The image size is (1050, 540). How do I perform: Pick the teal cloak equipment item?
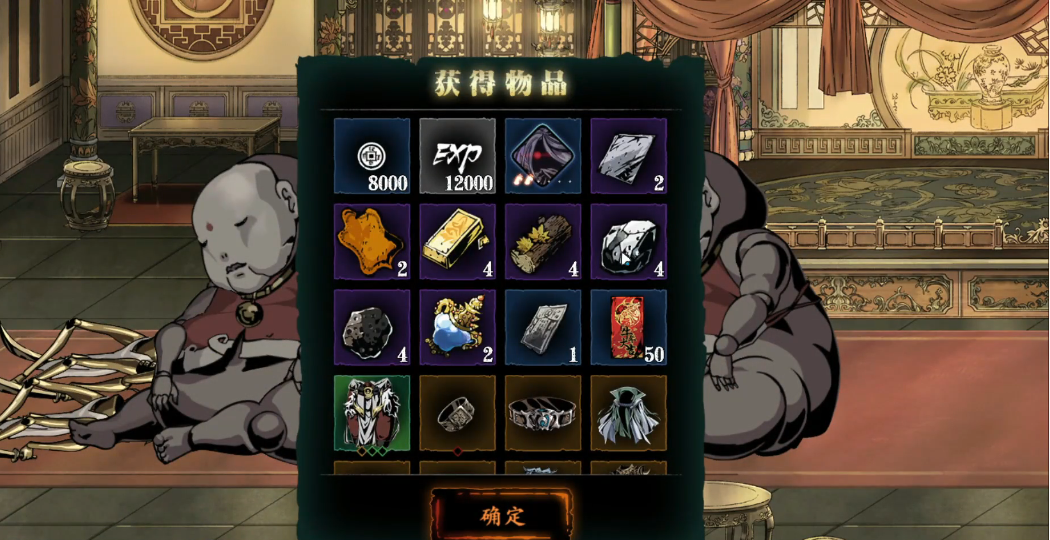pyautogui.click(x=628, y=413)
